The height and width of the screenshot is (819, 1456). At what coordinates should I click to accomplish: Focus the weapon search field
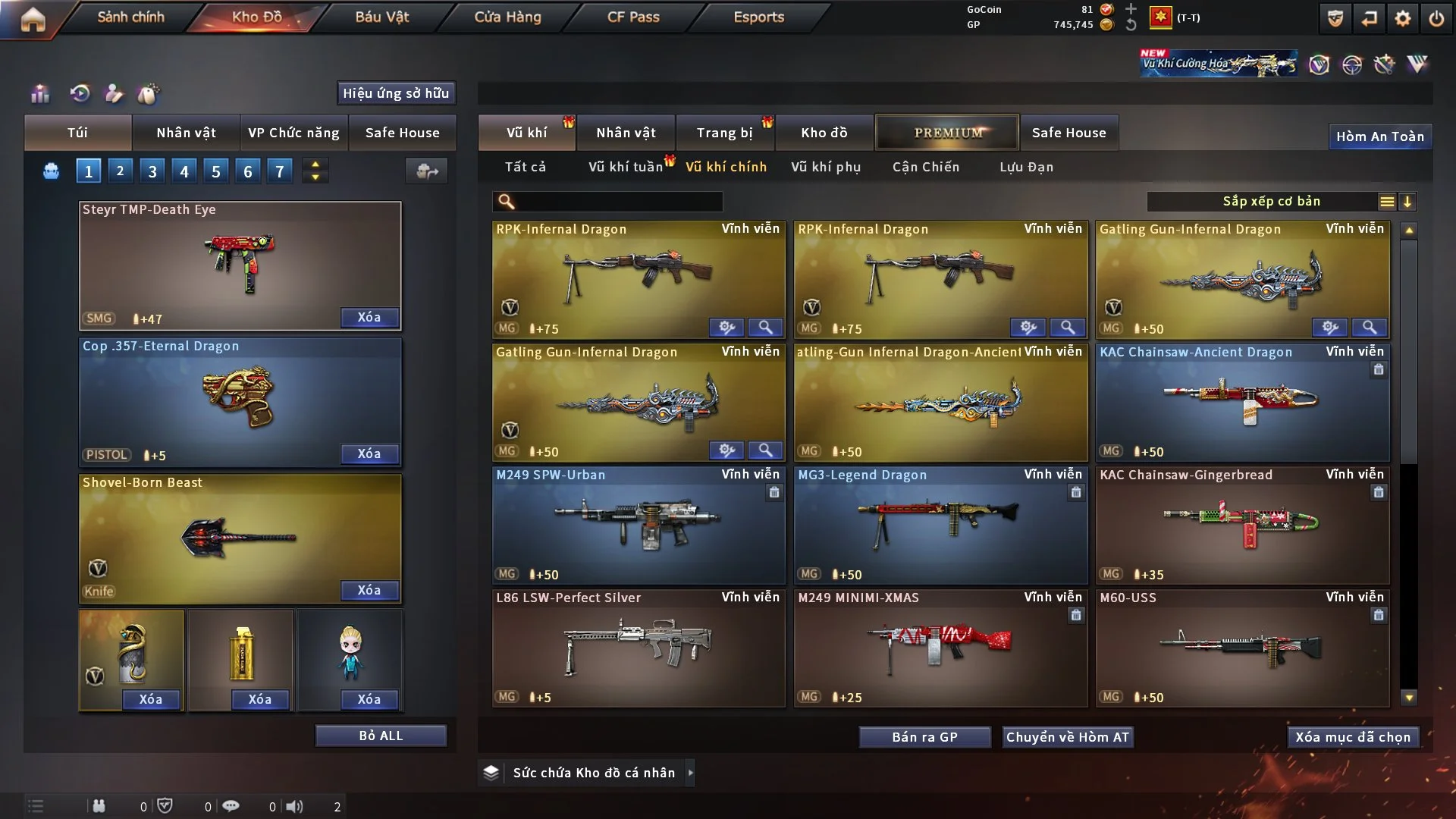point(618,202)
